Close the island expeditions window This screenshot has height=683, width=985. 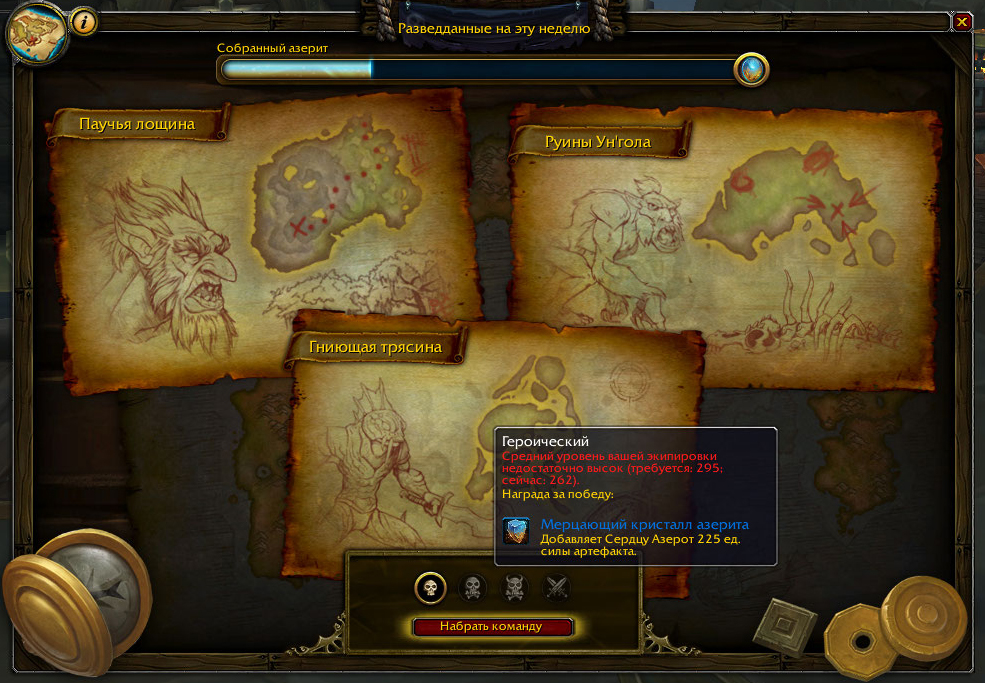(962, 21)
